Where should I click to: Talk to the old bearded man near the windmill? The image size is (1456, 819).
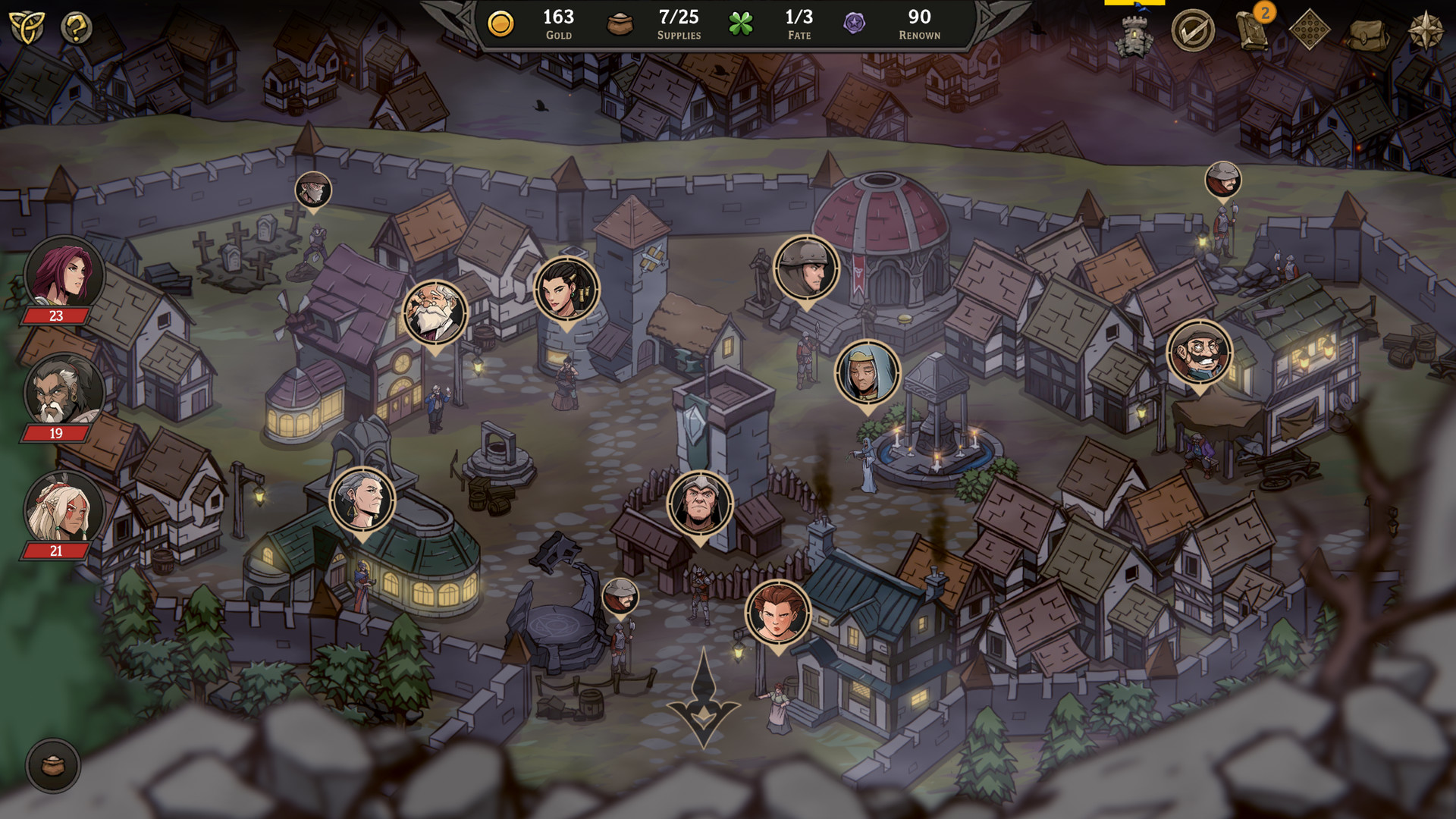point(434,311)
